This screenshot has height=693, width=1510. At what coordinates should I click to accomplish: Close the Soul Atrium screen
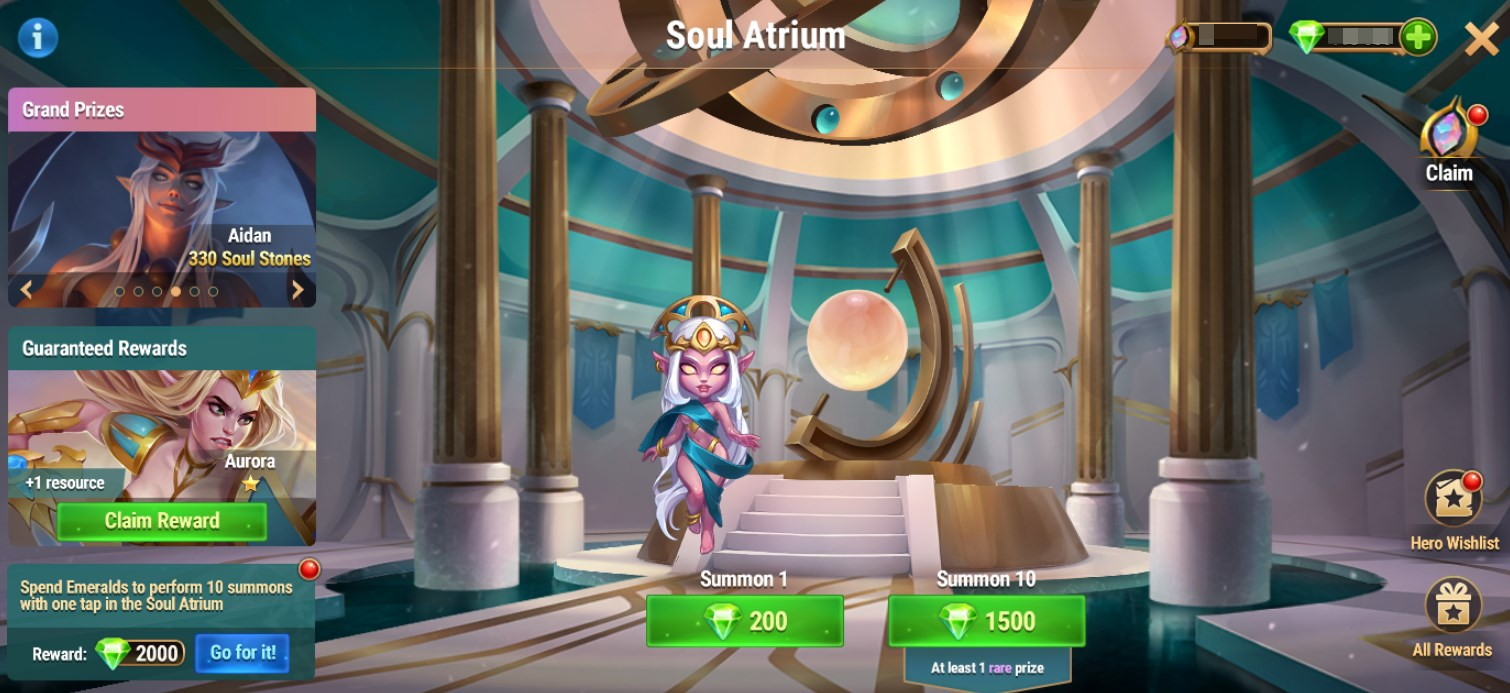pyautogui.click(x=1480, y=39)
